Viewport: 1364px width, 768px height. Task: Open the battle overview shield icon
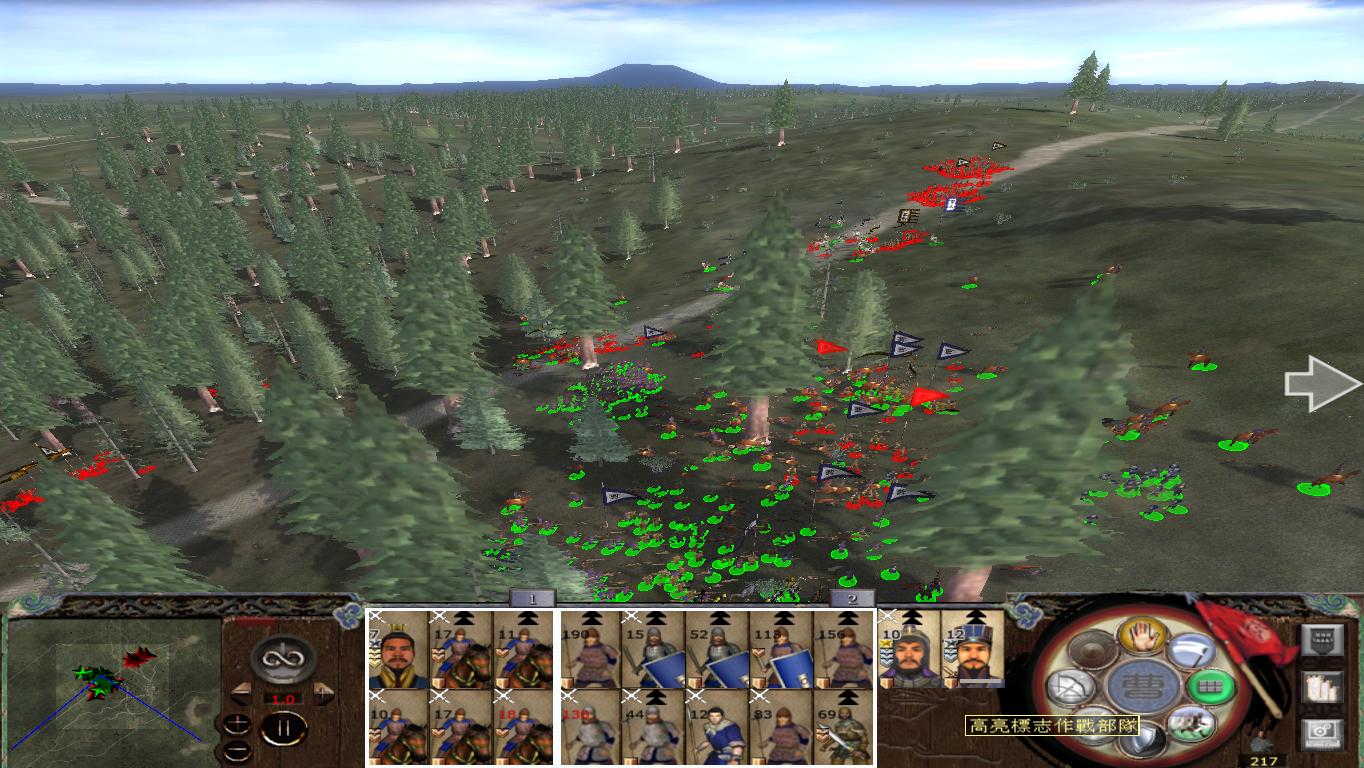(1323, 639)
